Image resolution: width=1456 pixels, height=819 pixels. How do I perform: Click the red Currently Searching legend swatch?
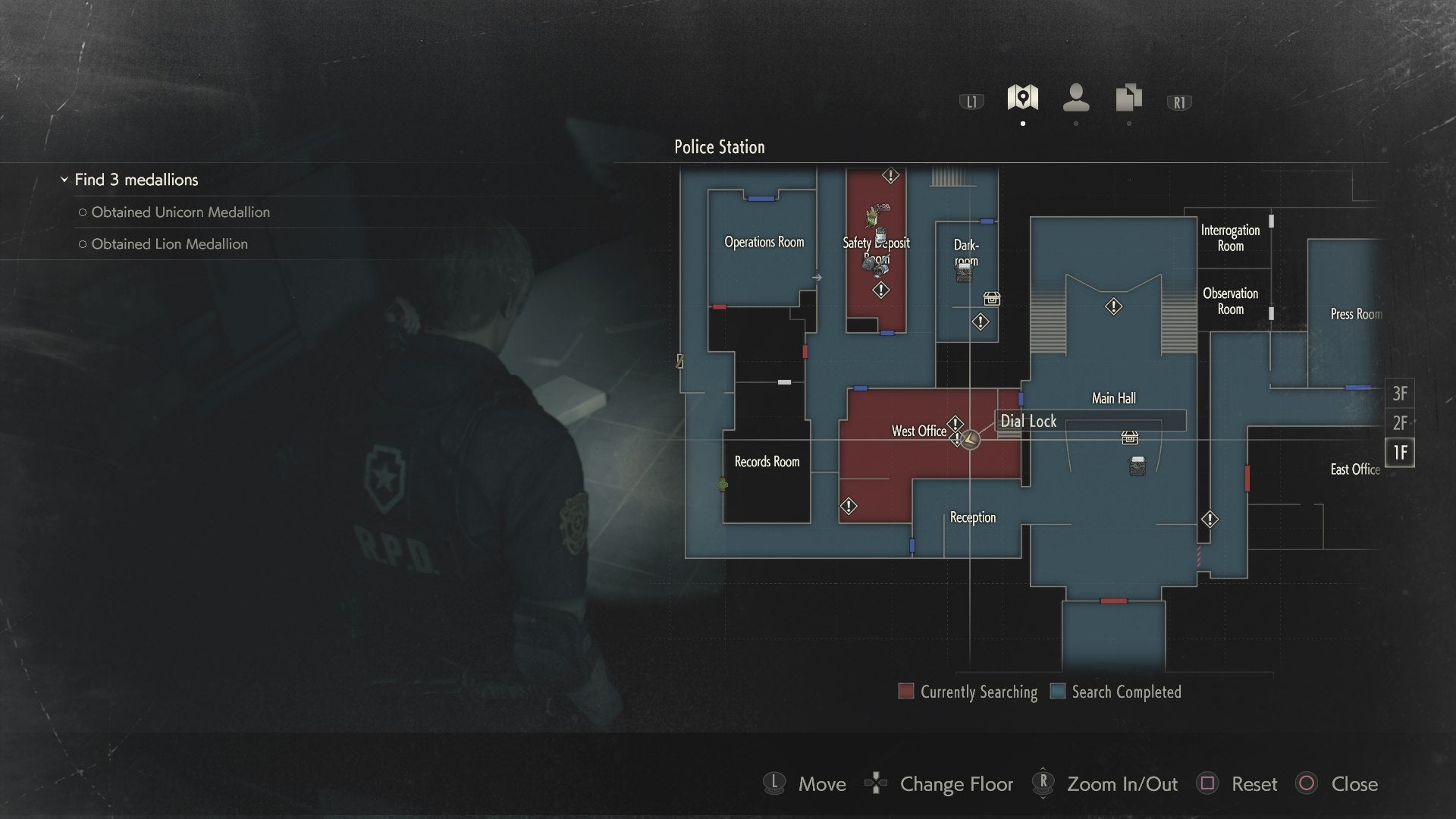point(905,691)
